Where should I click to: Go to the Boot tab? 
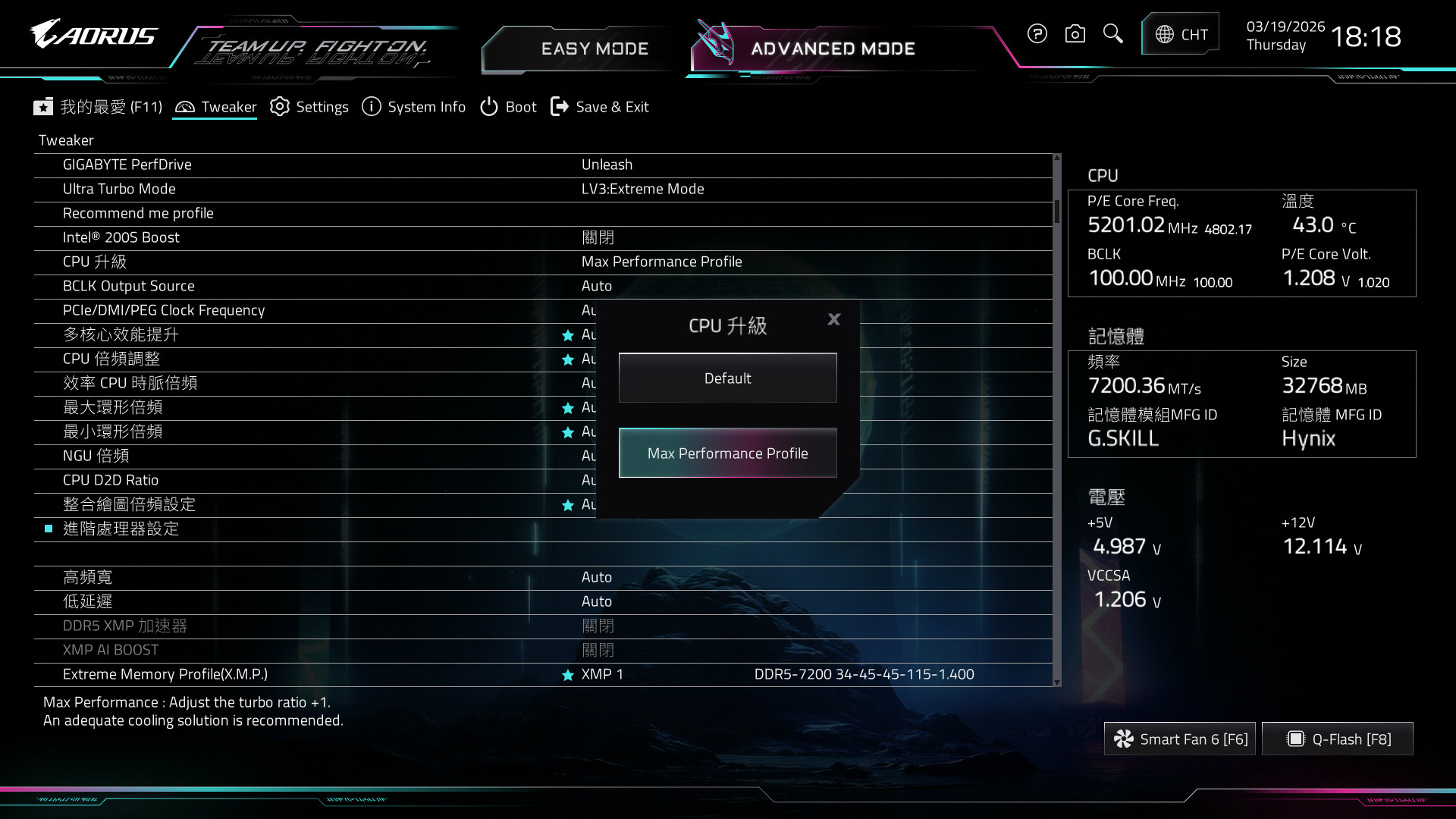point(508,107)
